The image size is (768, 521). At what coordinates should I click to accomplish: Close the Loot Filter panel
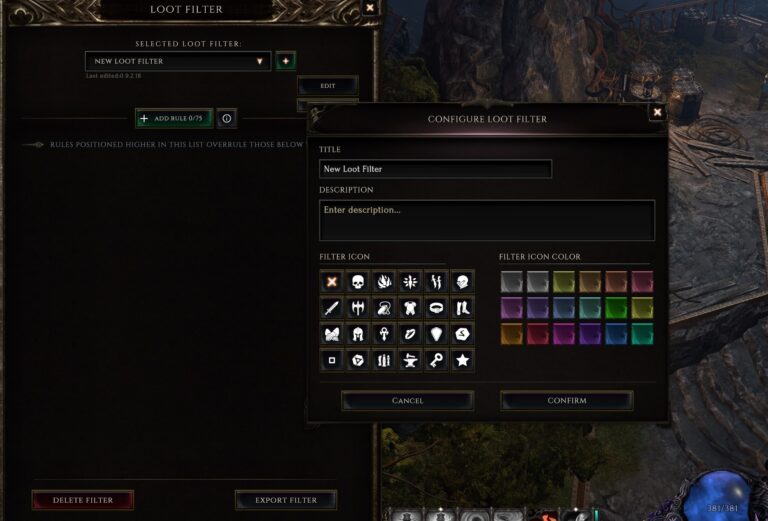pos(370,8)
